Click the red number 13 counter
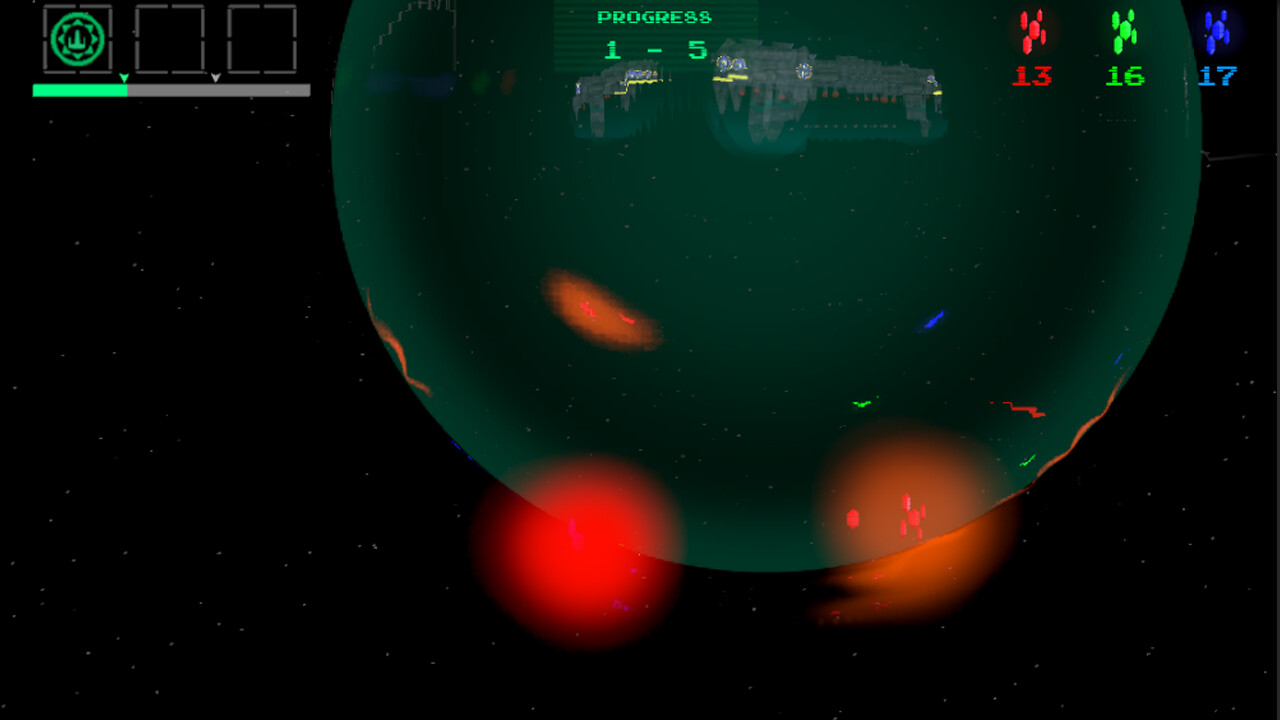The height and width of the screenshot is (720, 1280). pos(1033,73)
